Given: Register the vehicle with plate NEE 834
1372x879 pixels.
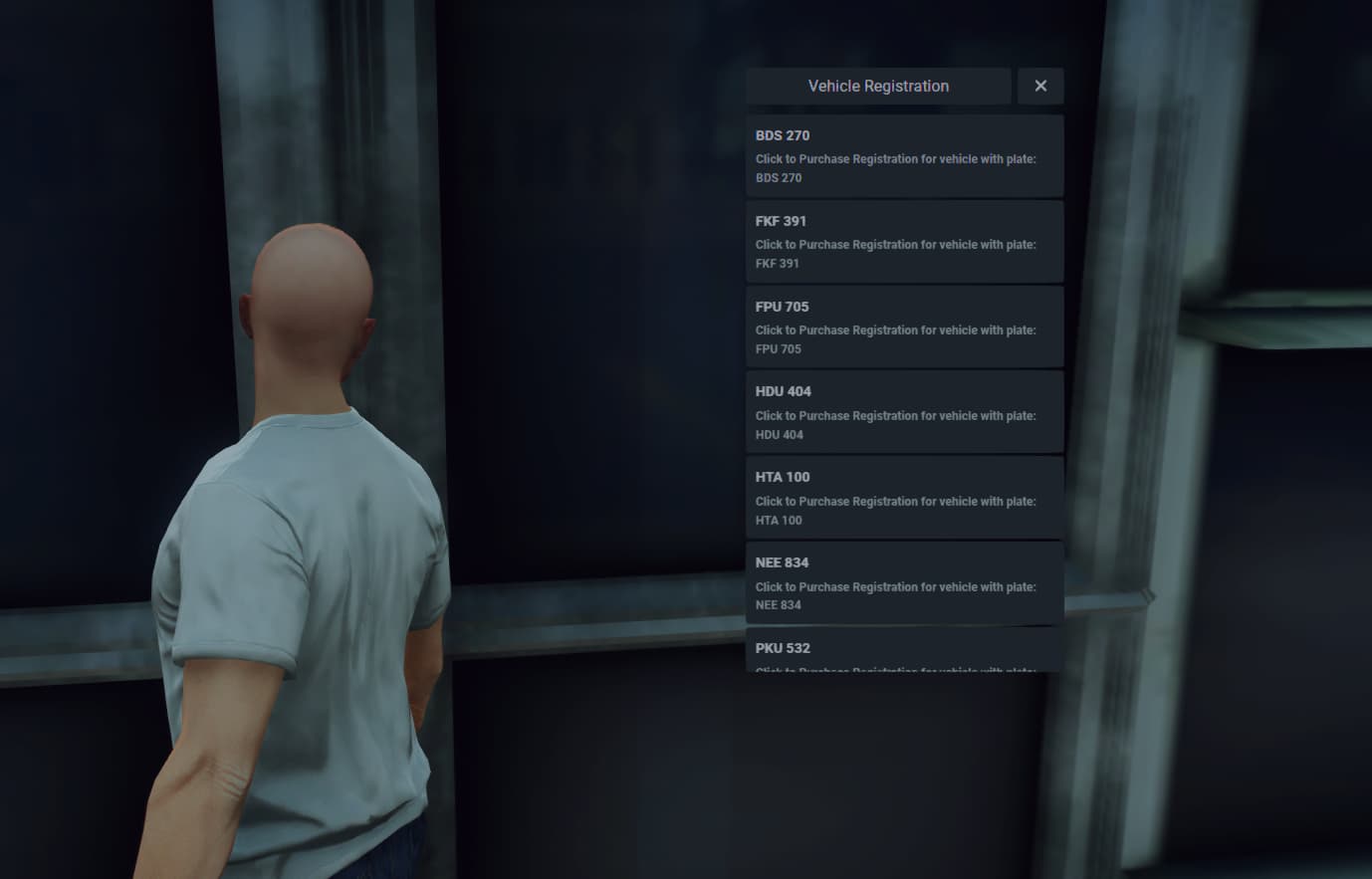Looking at the screenshot, I should [x=904, y=583].
